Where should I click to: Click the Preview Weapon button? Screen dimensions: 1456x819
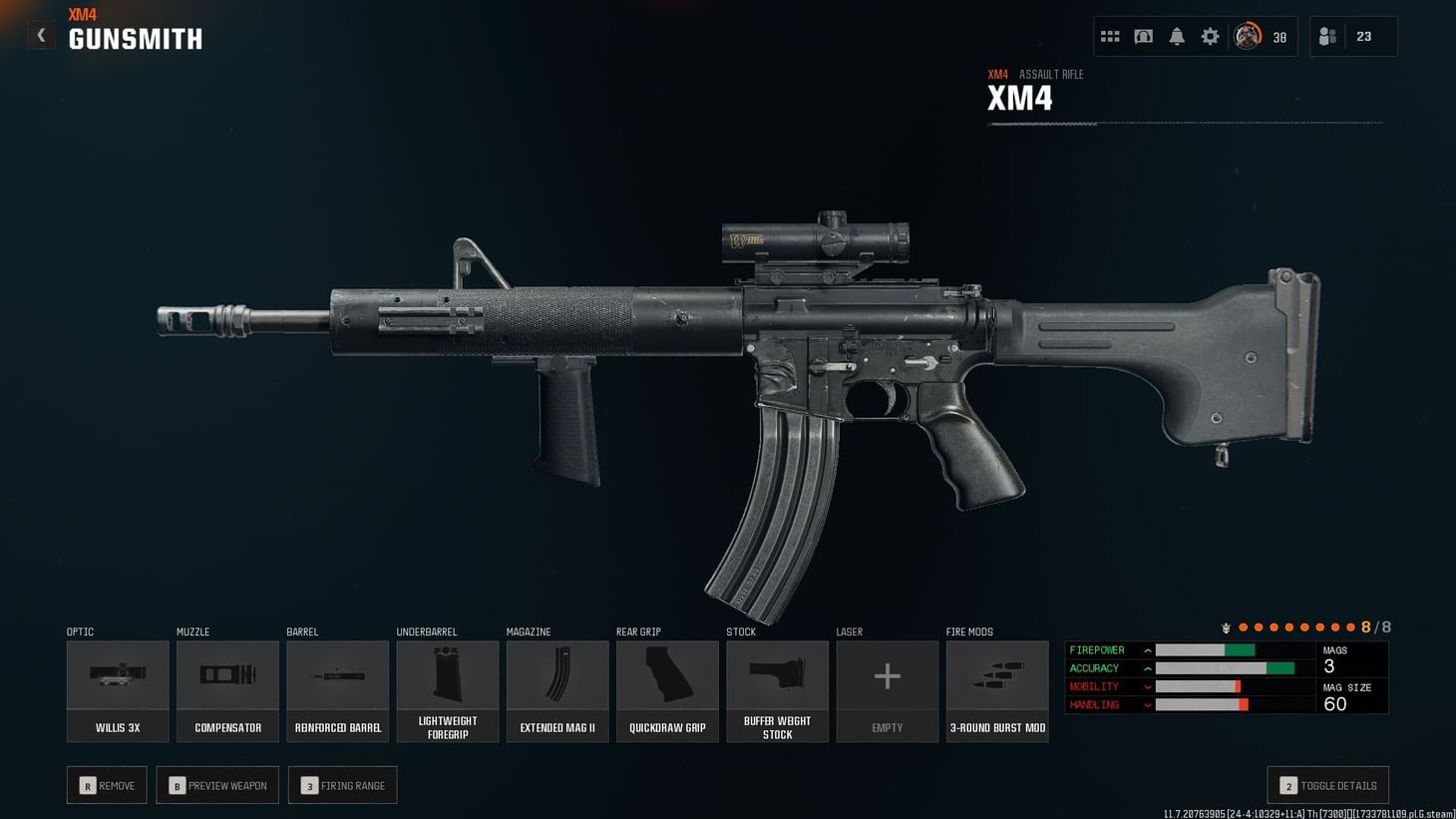217,785
